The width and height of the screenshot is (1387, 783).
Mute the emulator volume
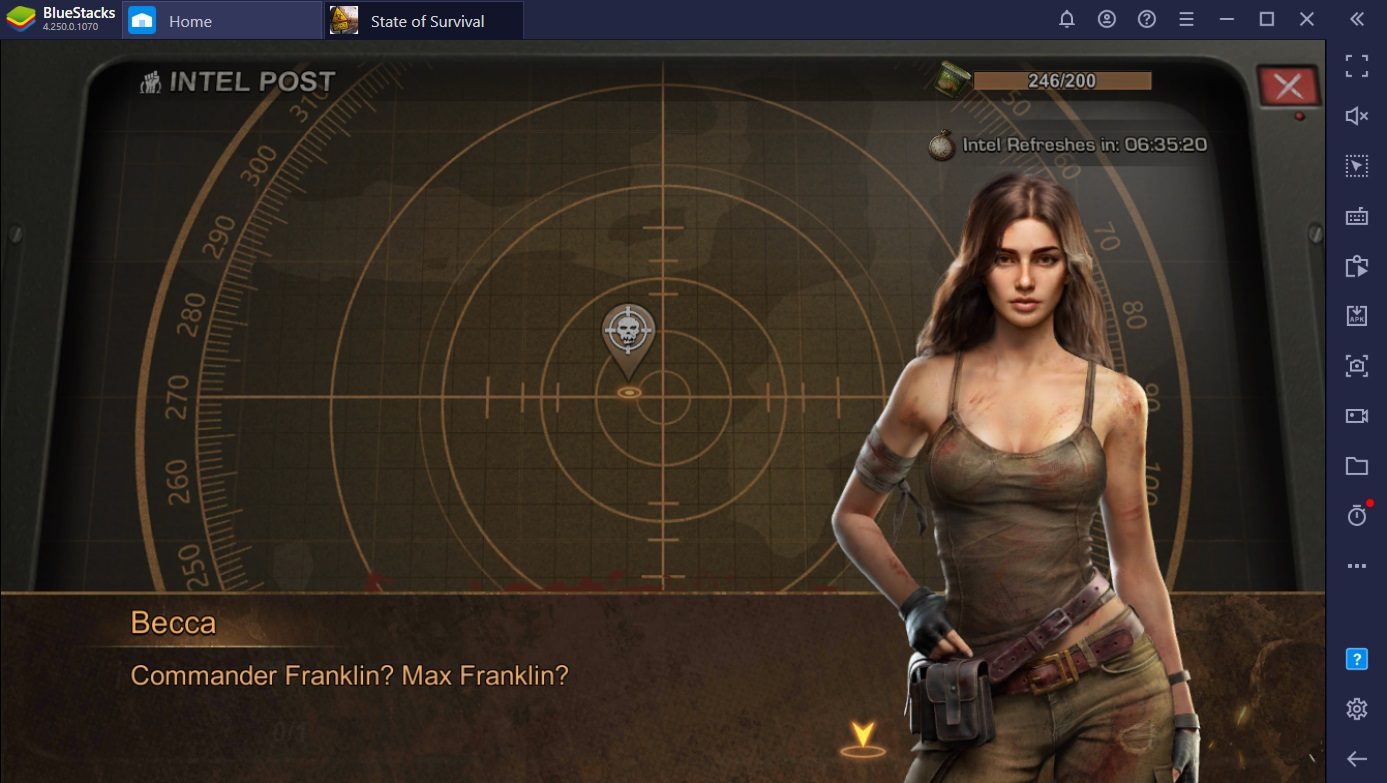1356,116
